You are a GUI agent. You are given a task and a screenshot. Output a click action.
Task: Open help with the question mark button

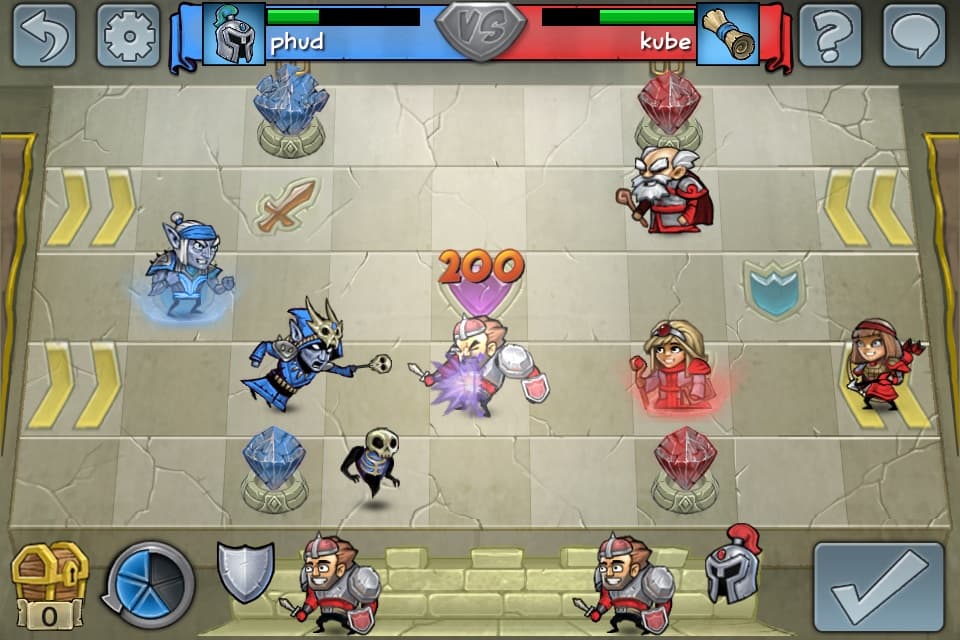[x=830, y=35]
